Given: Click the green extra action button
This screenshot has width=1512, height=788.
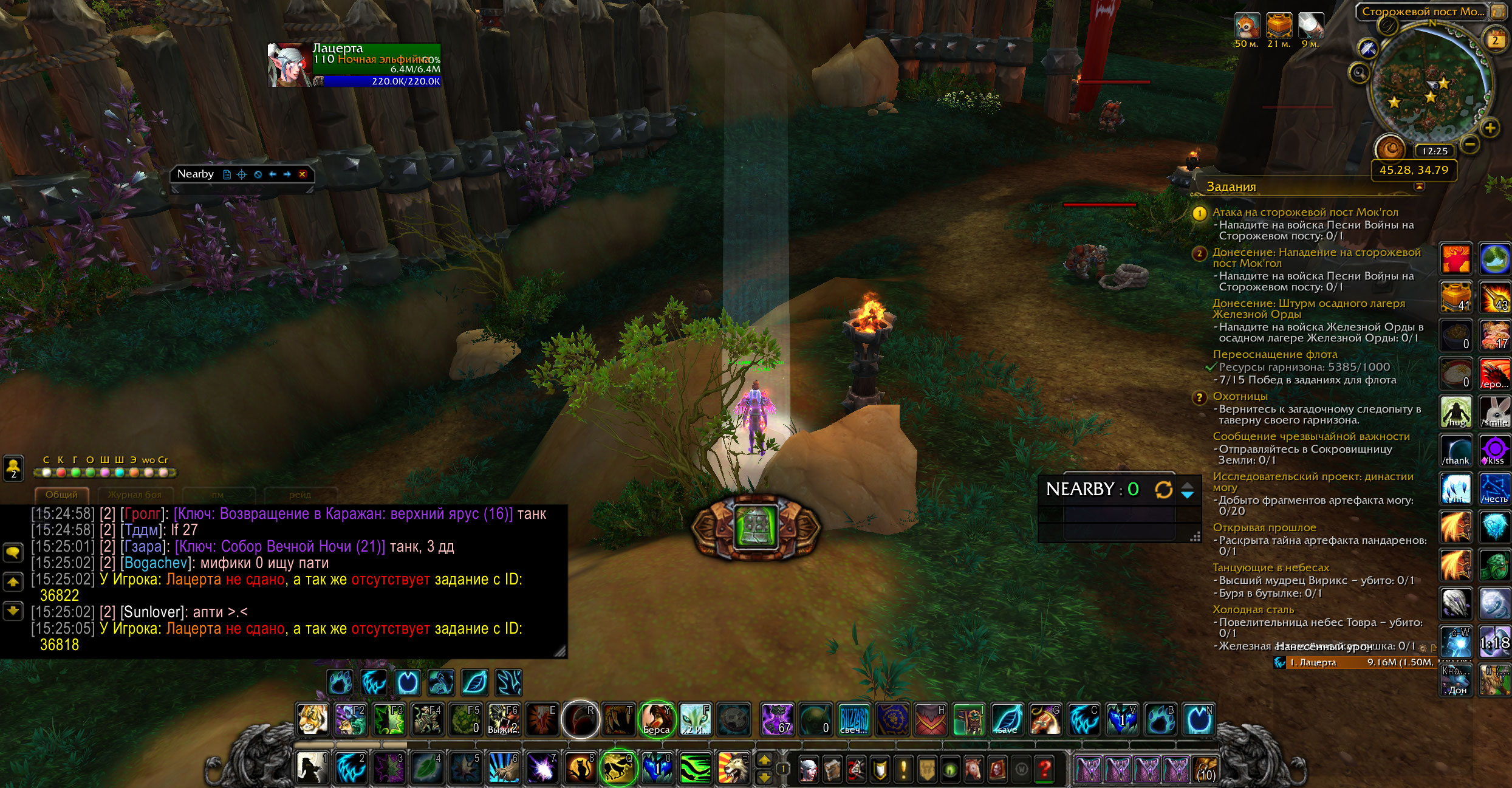Looking at the screenshot, I should 756,527.
